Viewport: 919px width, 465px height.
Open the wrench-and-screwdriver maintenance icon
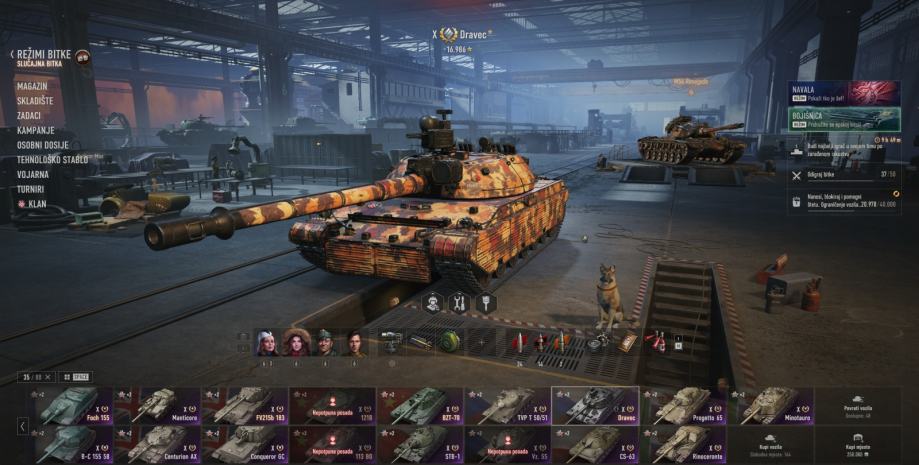pyautogui.click(x=459, y=302)
